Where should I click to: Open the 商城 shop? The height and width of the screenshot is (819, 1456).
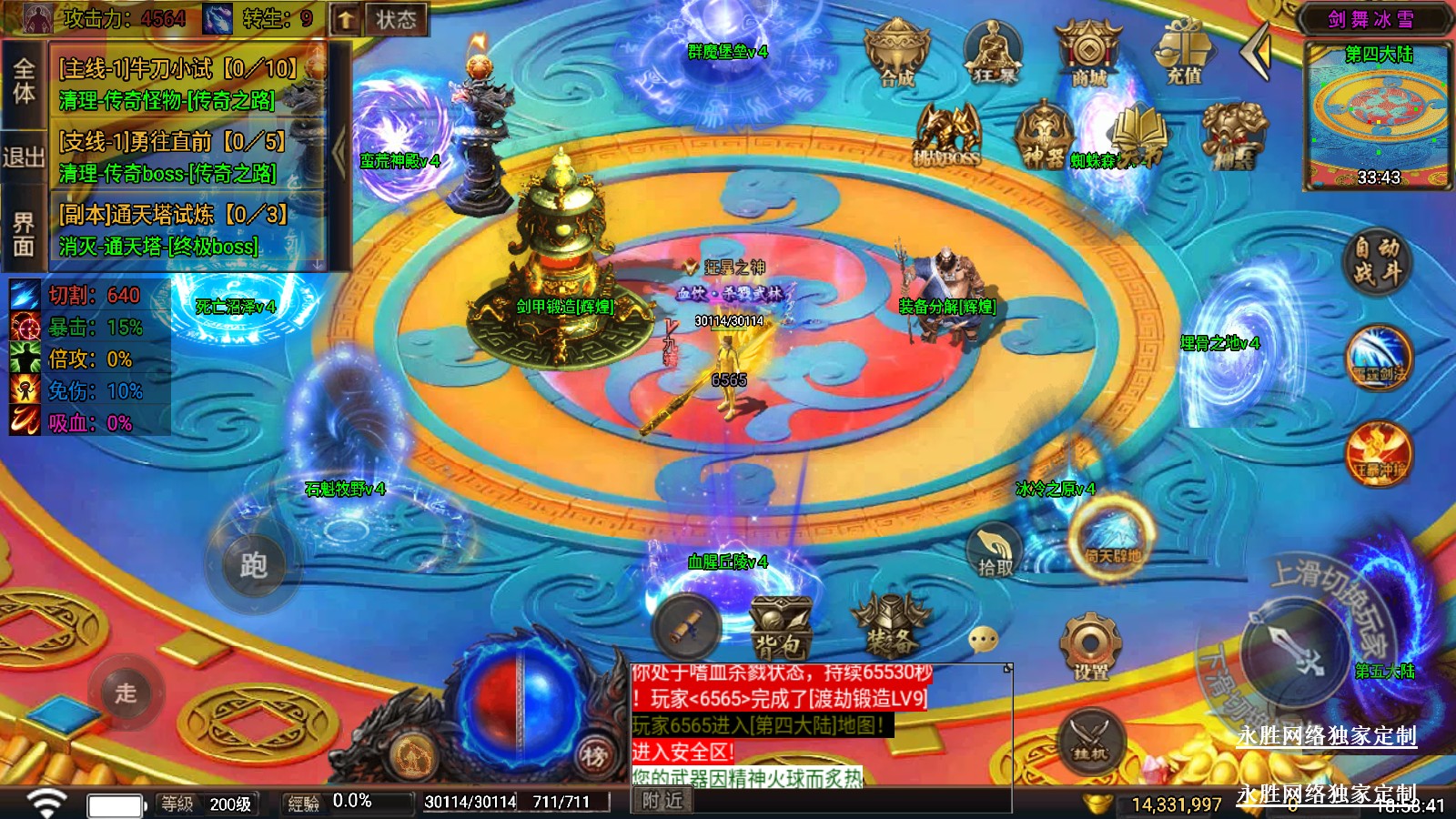[x=1088, y=53]
